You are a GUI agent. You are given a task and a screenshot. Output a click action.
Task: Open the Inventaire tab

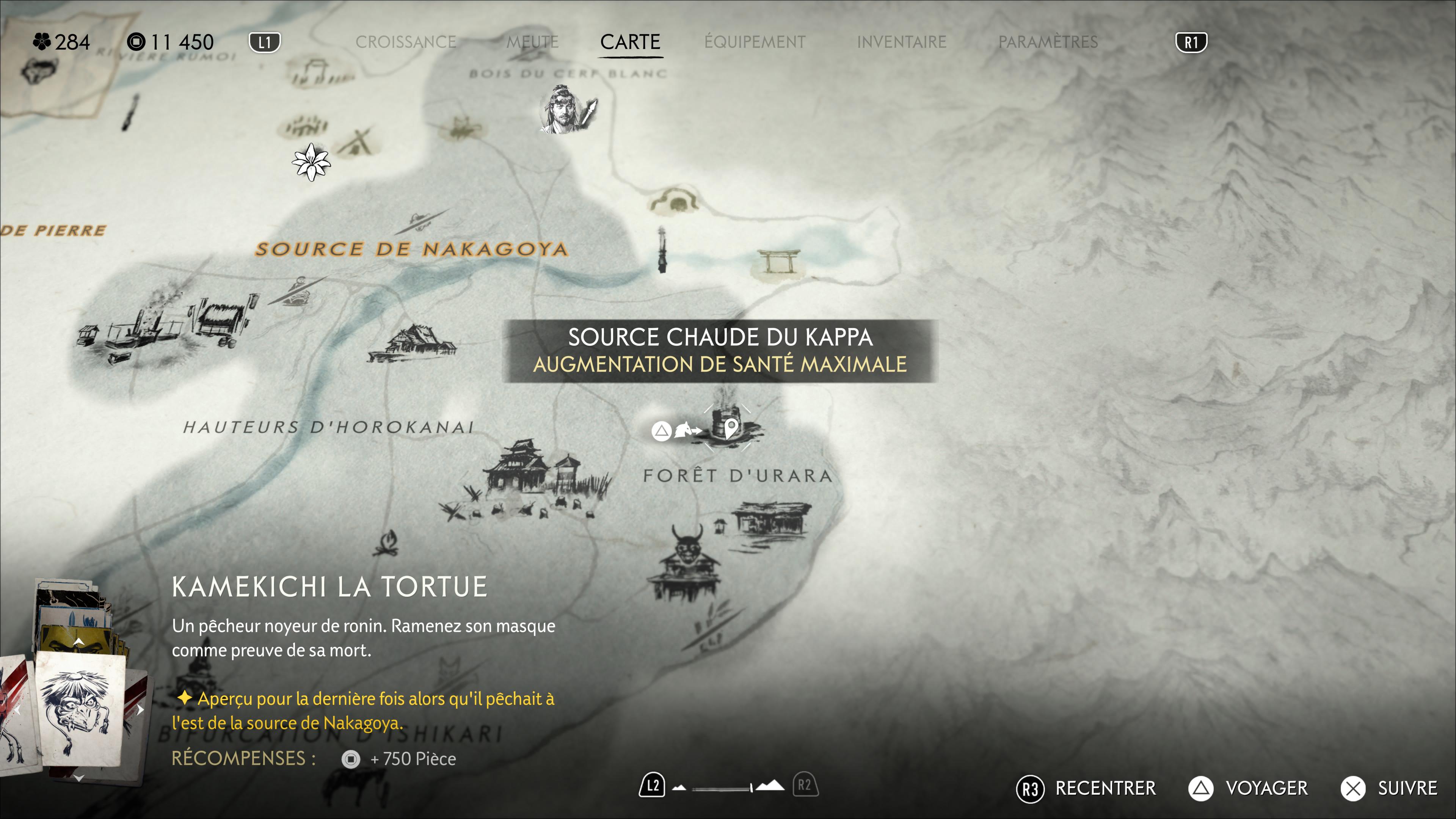[901, 42]
